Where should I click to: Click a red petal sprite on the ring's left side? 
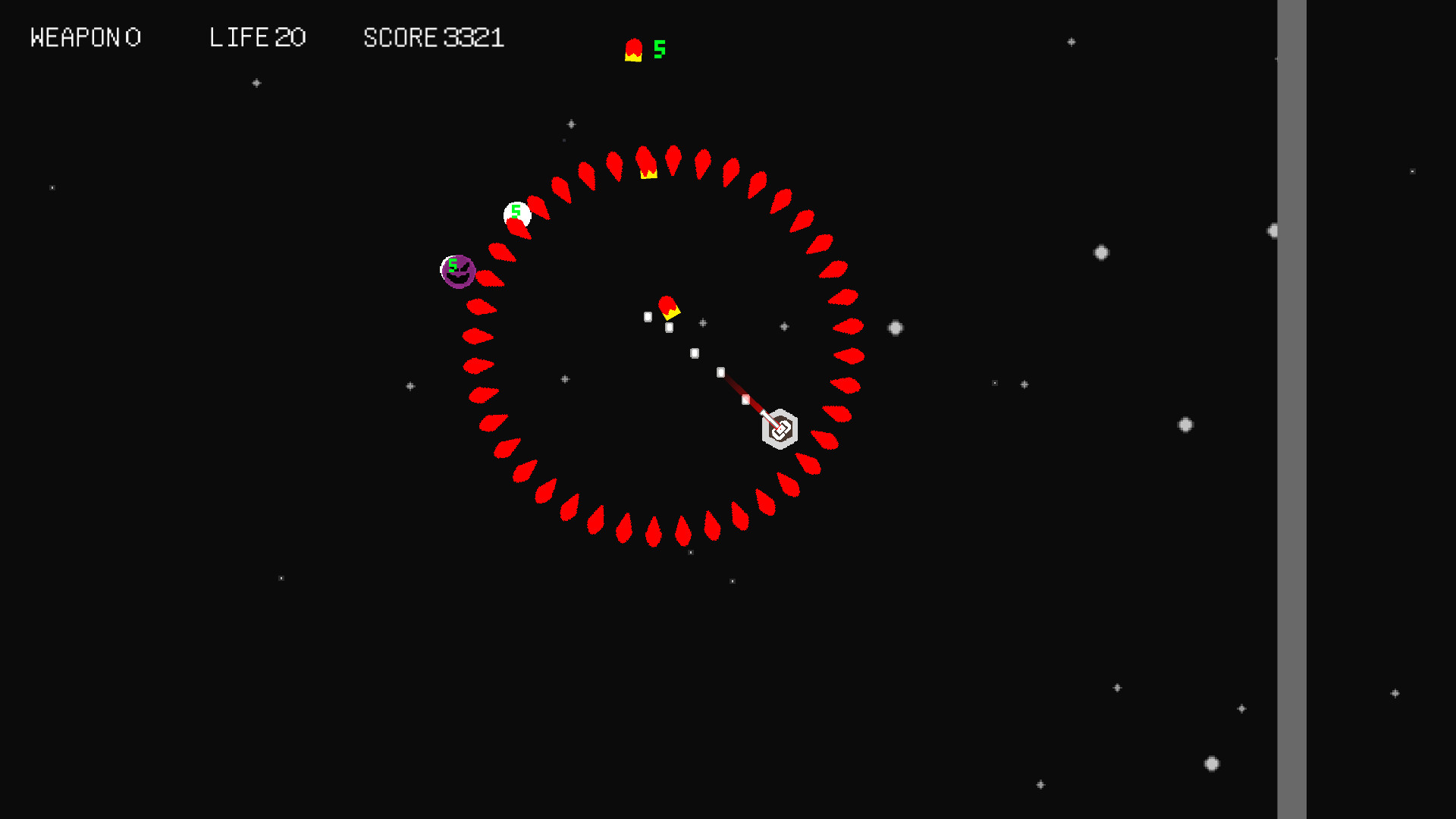478,366
